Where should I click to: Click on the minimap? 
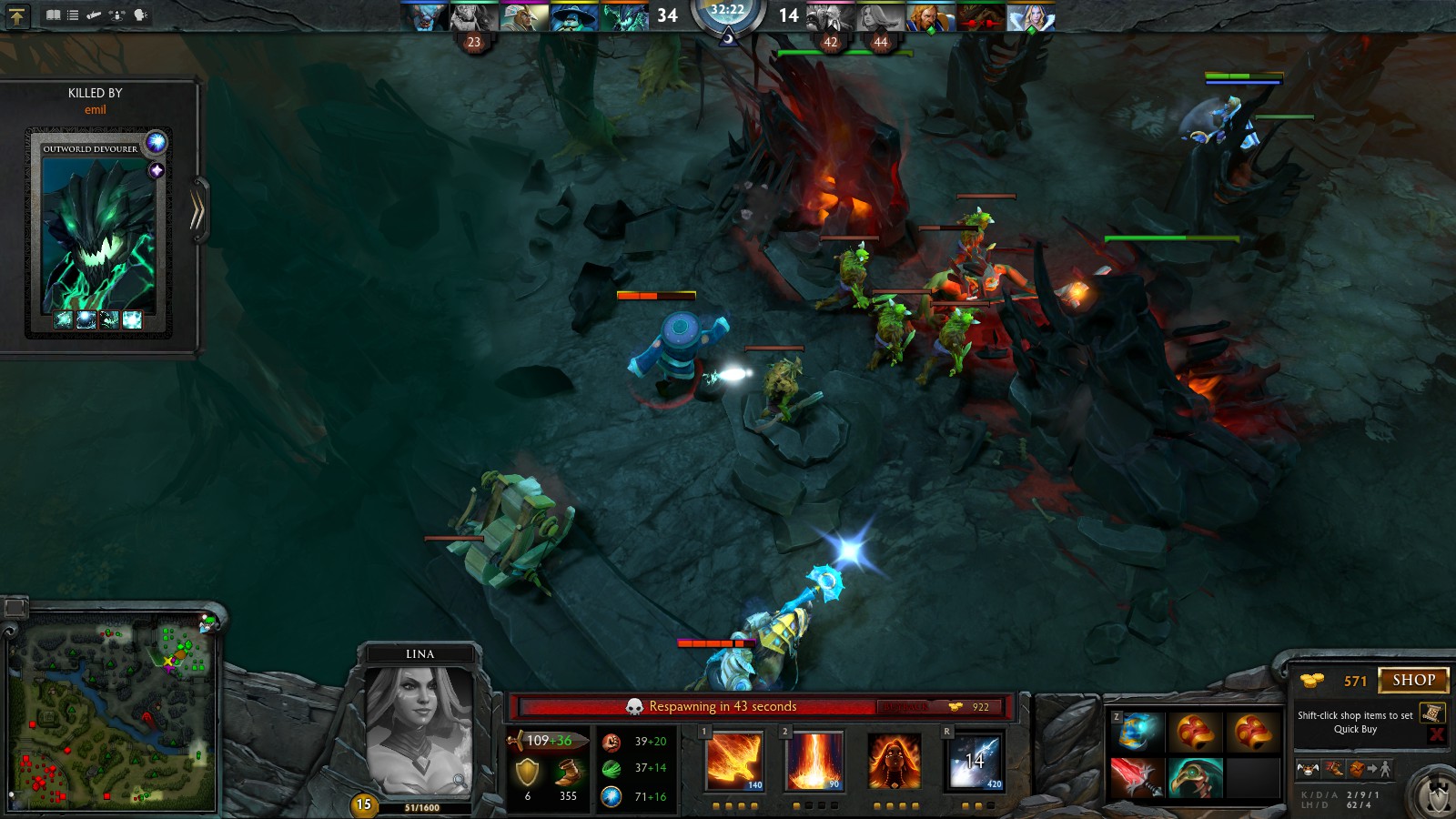pyautogui.click(x=114, y=714)
